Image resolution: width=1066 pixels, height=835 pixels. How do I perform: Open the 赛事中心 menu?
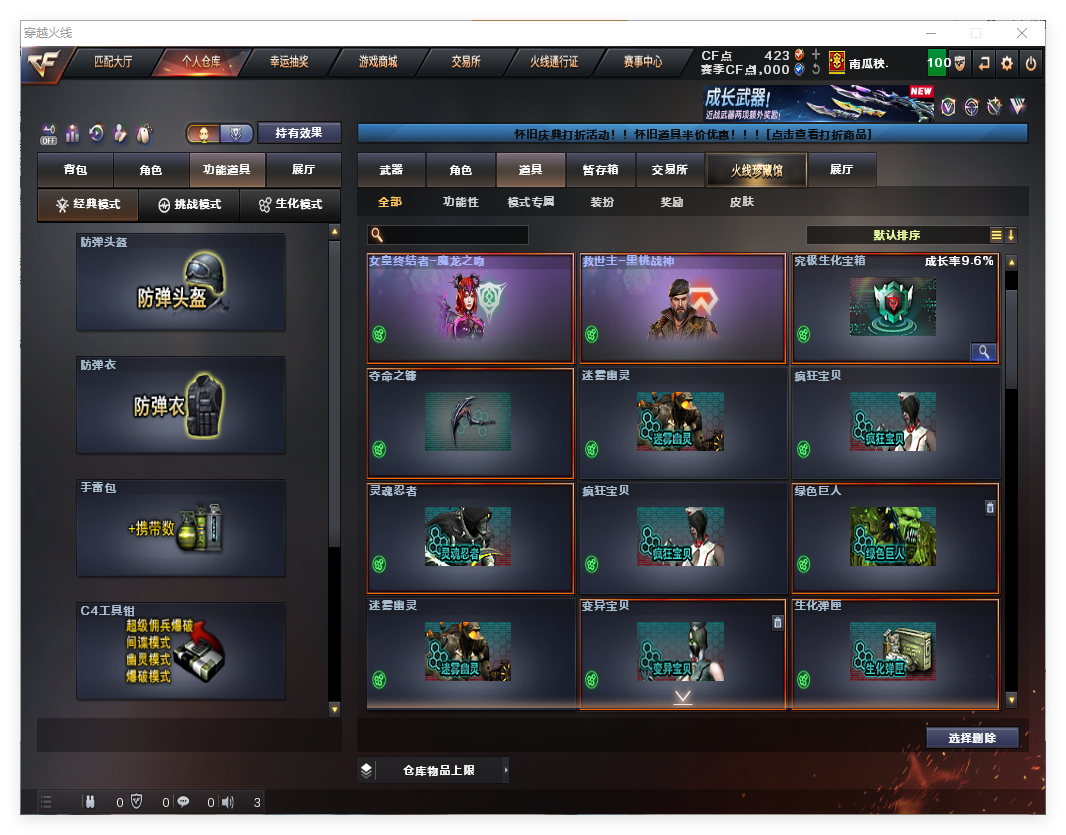point(643,62)
